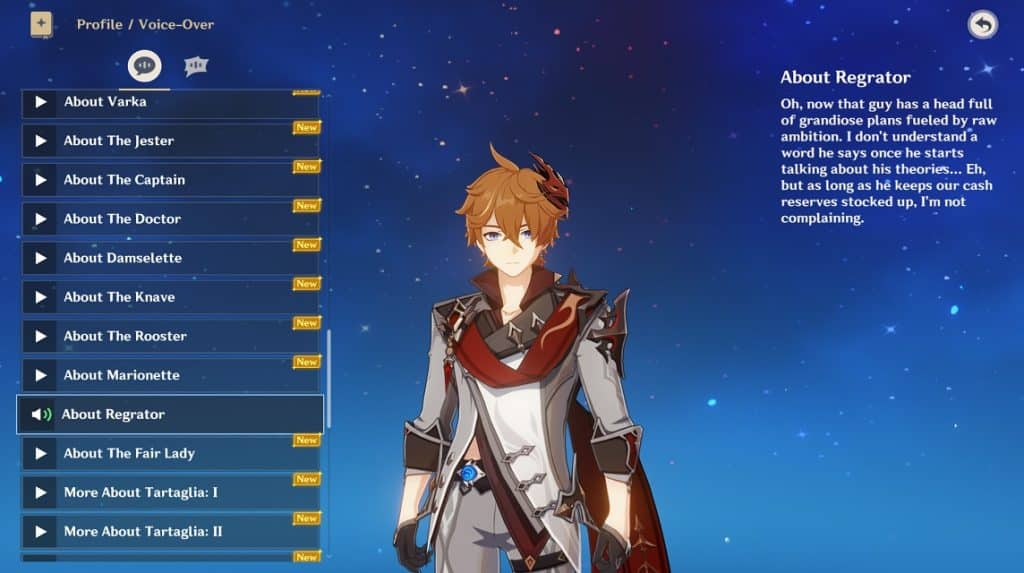The height and width of the screenshot is (573, 1024).
Task: Switch to the second speech bubble tab
Action: tap(196, 66)
